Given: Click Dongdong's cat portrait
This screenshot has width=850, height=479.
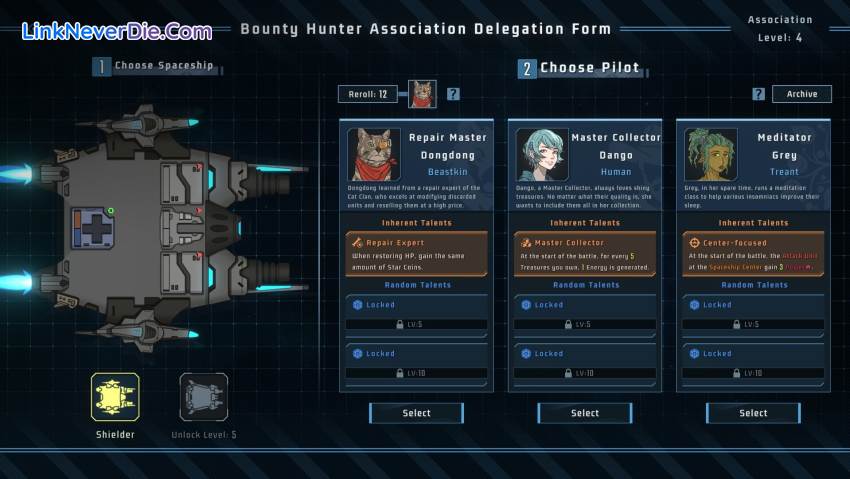Looking at the screenshot, I should tap(373, 154).
